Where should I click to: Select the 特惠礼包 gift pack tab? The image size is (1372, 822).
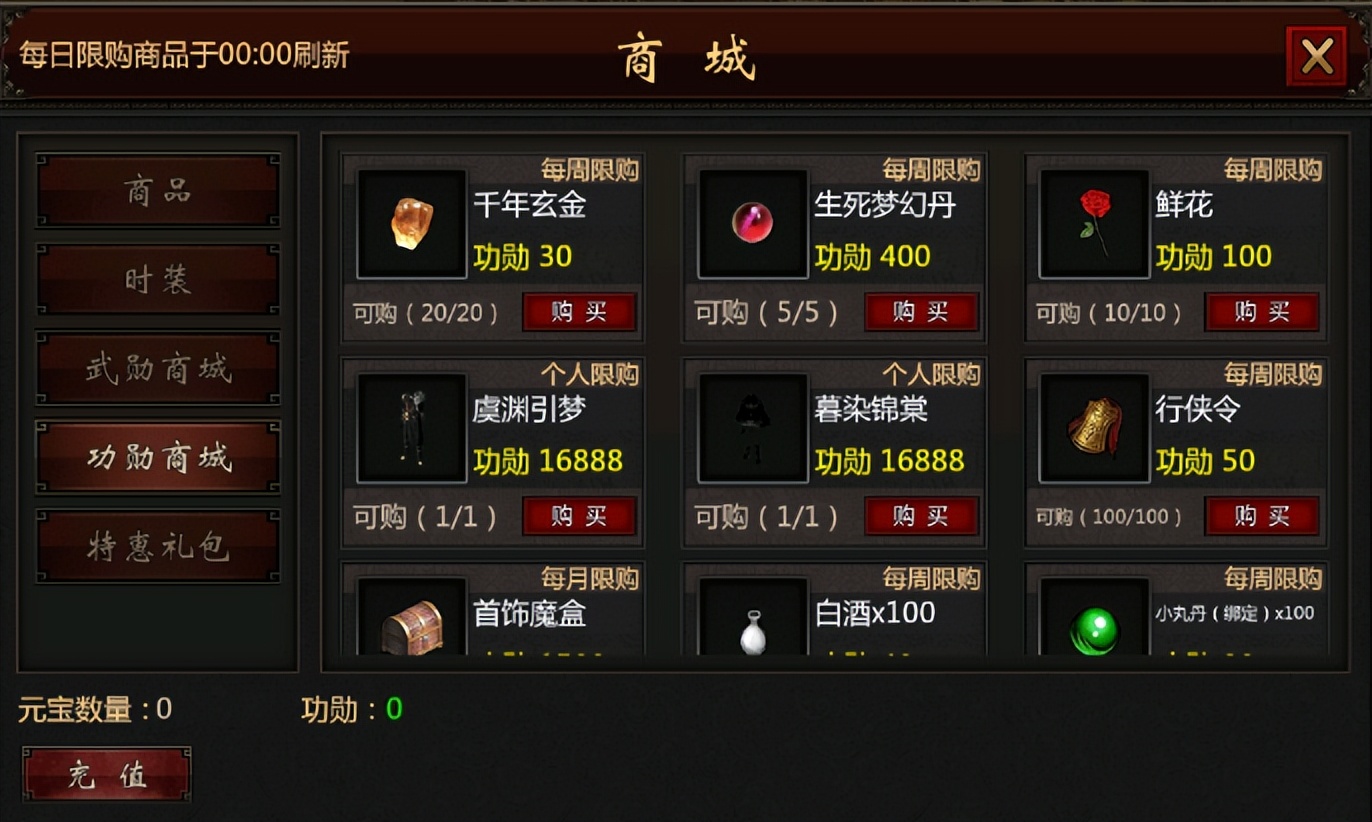(x=158, y=544)
